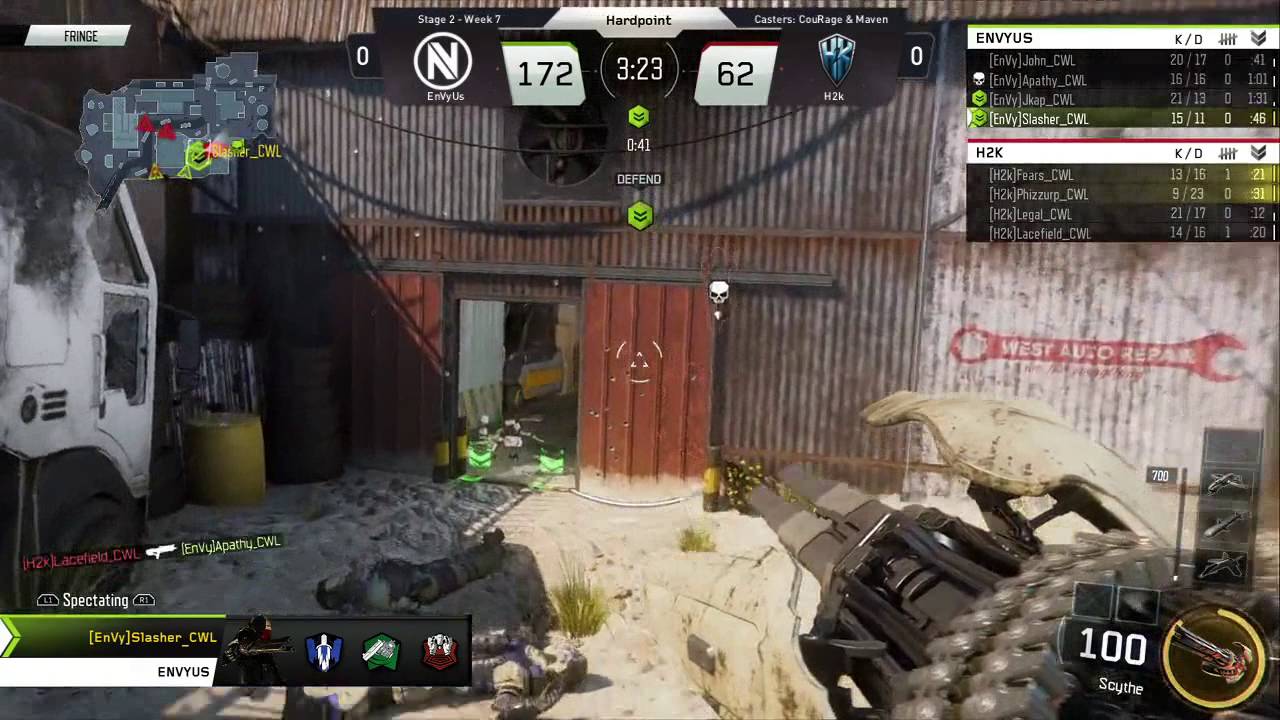Select the missile scorestreak icon

1227,523
